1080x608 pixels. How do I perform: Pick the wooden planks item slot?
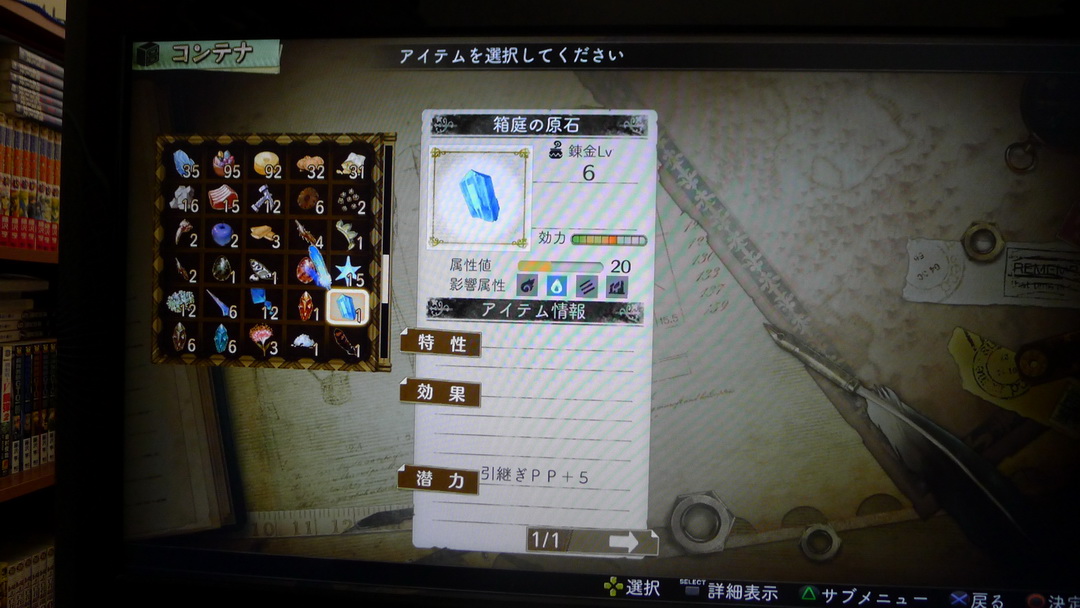[266, 236]
